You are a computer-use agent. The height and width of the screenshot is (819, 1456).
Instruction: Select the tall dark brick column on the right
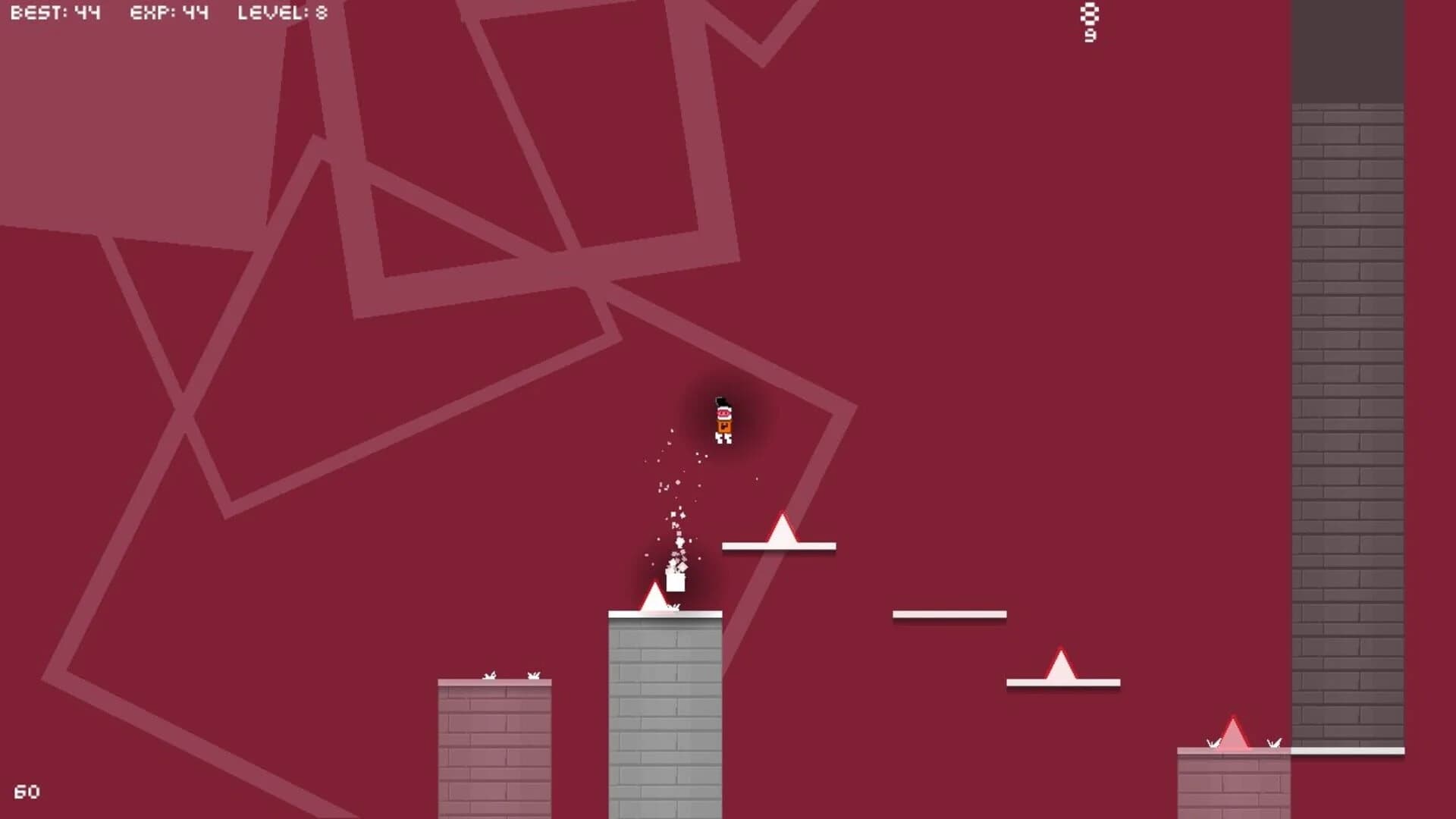pyautogui.click(x=1350, y=379)
